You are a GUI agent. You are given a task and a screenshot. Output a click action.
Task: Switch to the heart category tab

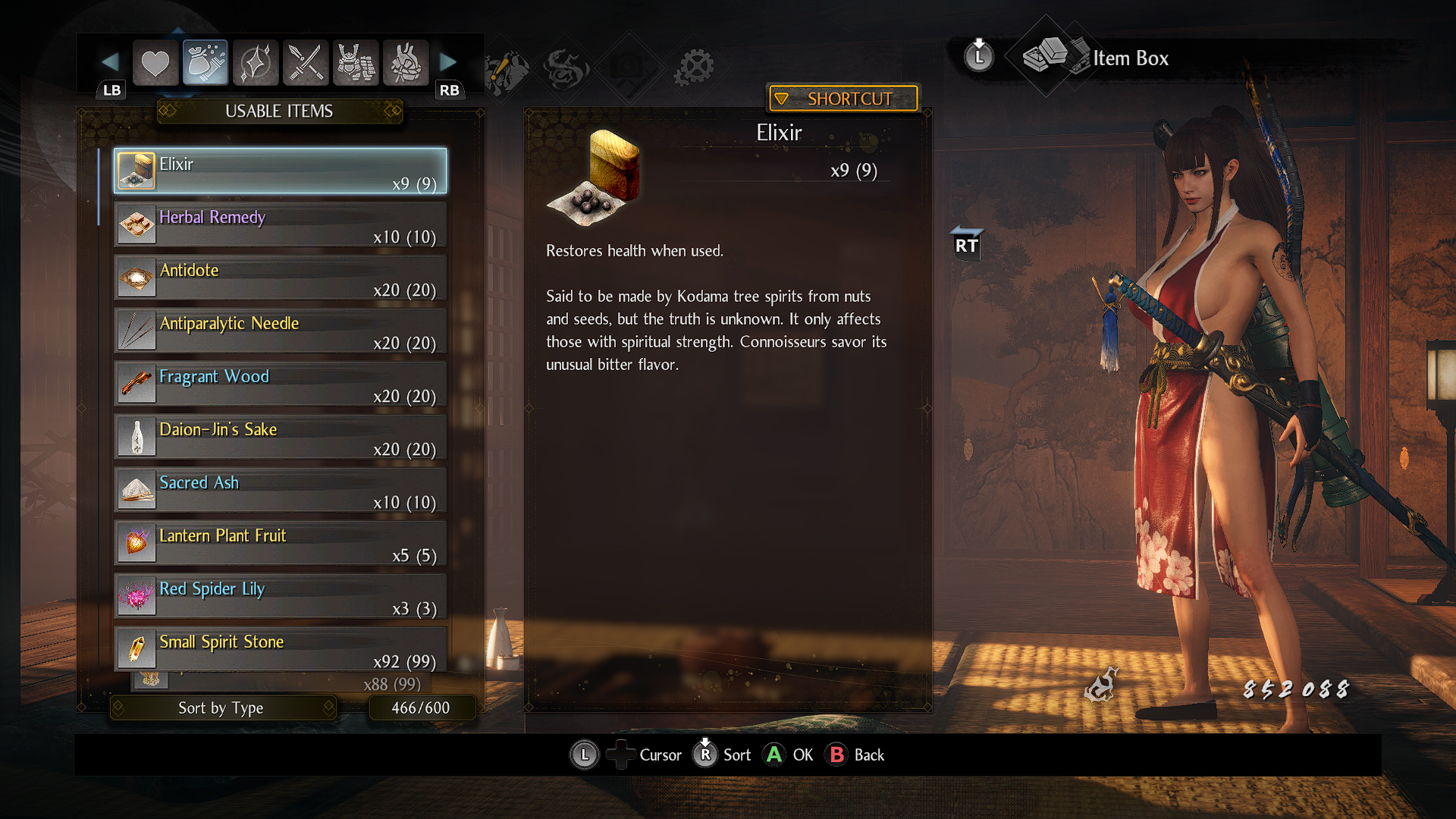(155, 63)
